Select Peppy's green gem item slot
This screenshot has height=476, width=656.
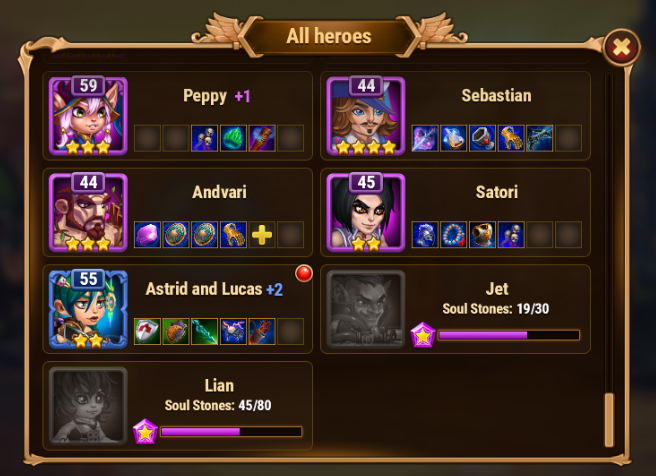(233, 138)
